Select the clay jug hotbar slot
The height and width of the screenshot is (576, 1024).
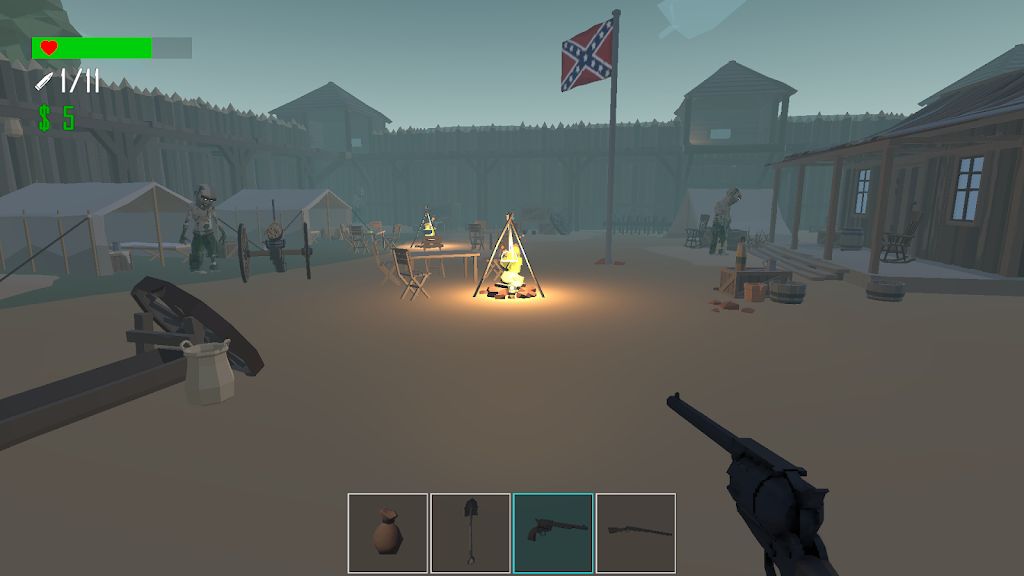[388, 533]
